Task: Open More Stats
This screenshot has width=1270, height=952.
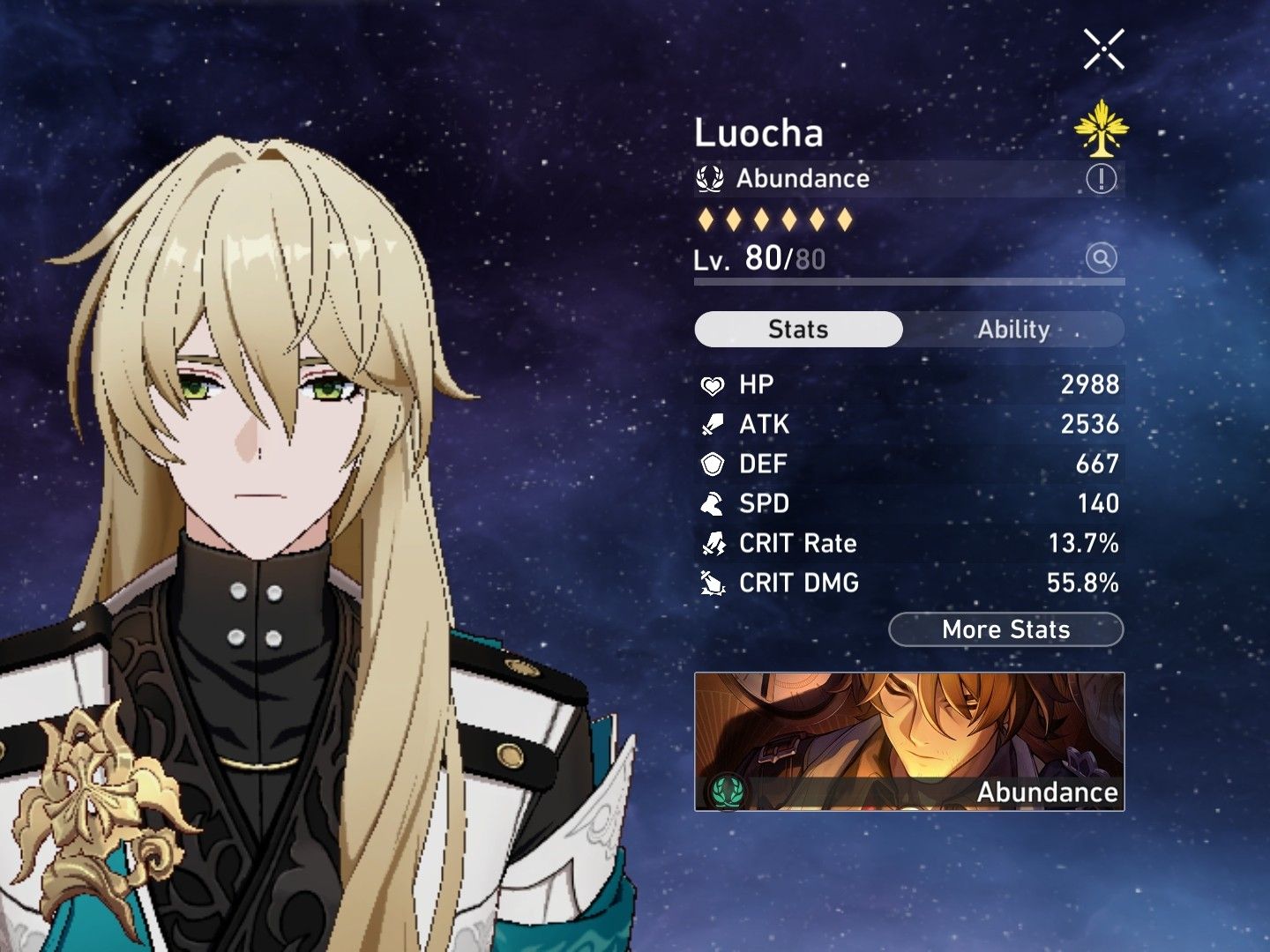Action: pos(1005,629)
